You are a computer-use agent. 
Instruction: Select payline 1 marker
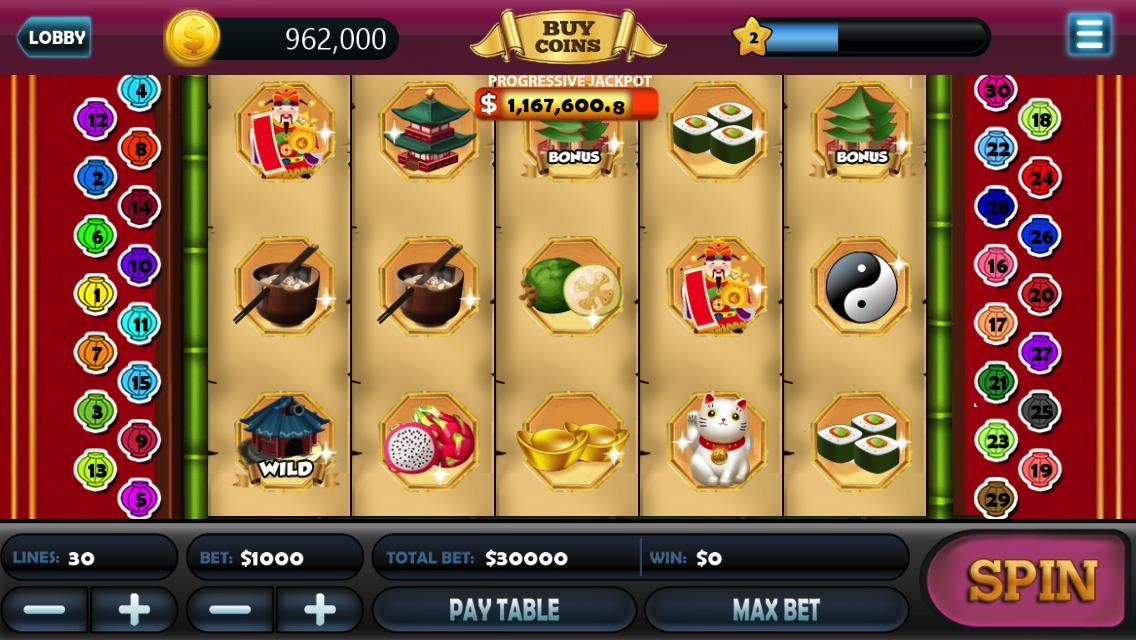96,294
